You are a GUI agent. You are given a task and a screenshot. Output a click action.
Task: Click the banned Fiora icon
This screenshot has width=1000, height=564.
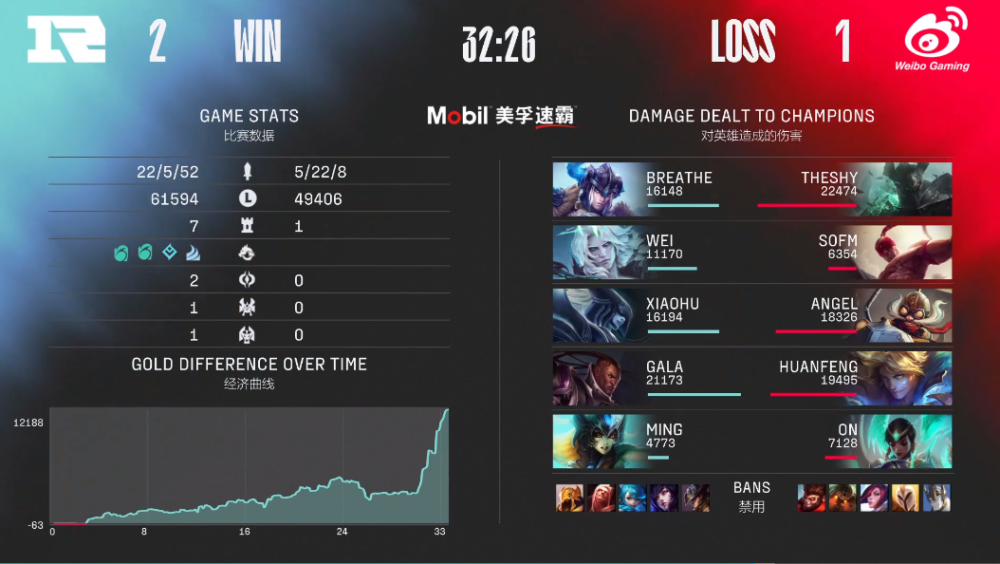874,498
